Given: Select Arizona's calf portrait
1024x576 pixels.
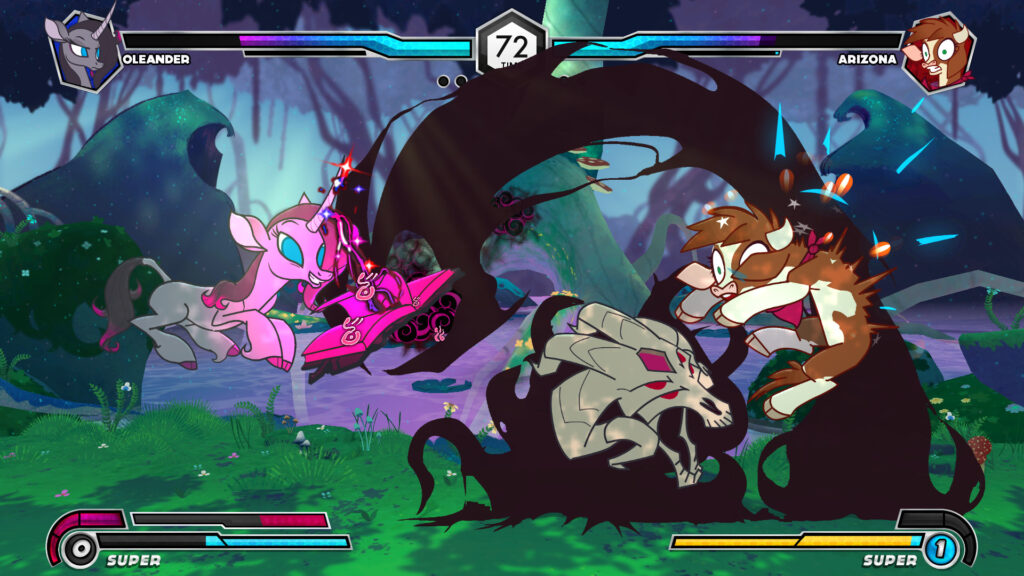Looking at the screenshot, I should coord(938,51).
